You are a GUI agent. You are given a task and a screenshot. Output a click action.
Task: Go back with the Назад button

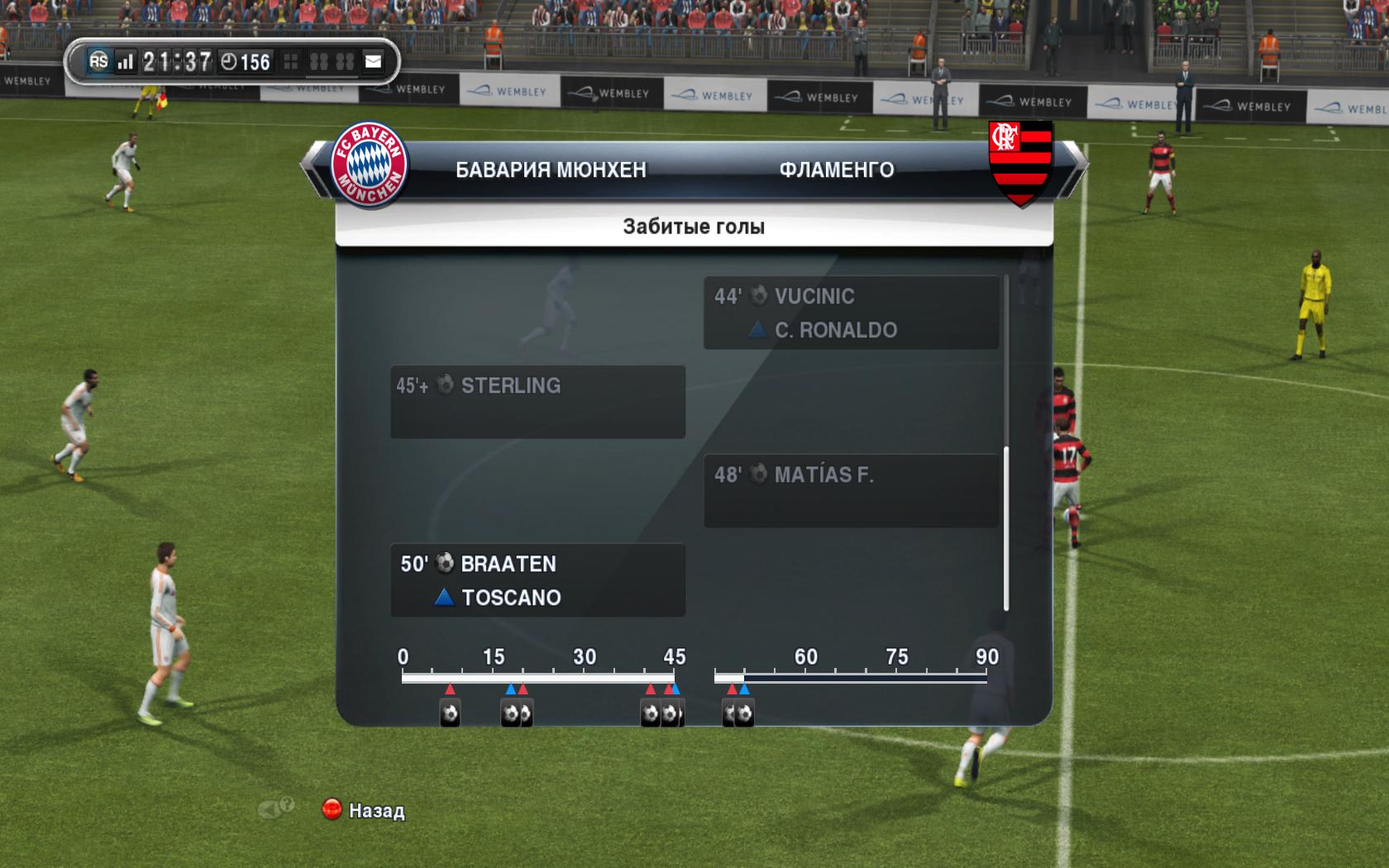click(x=364, y=810)
